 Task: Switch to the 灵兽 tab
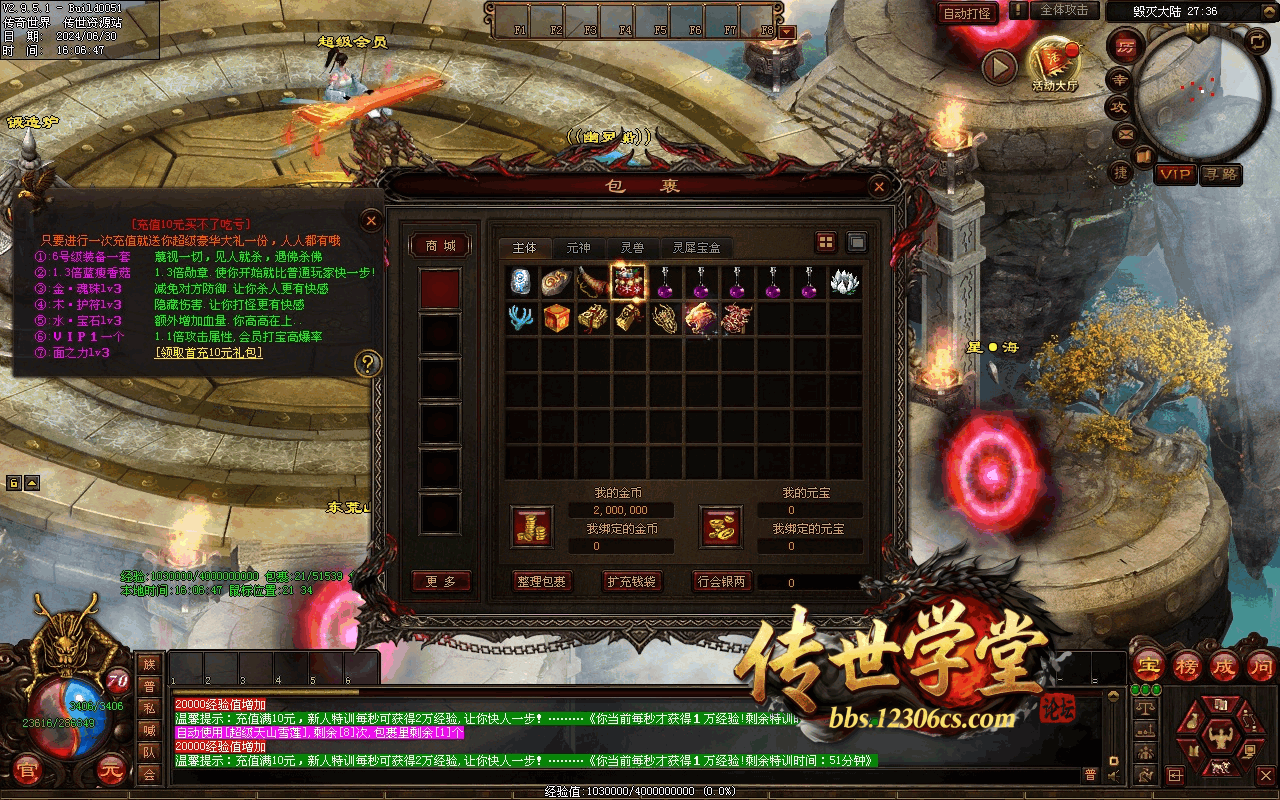point(632,247)
